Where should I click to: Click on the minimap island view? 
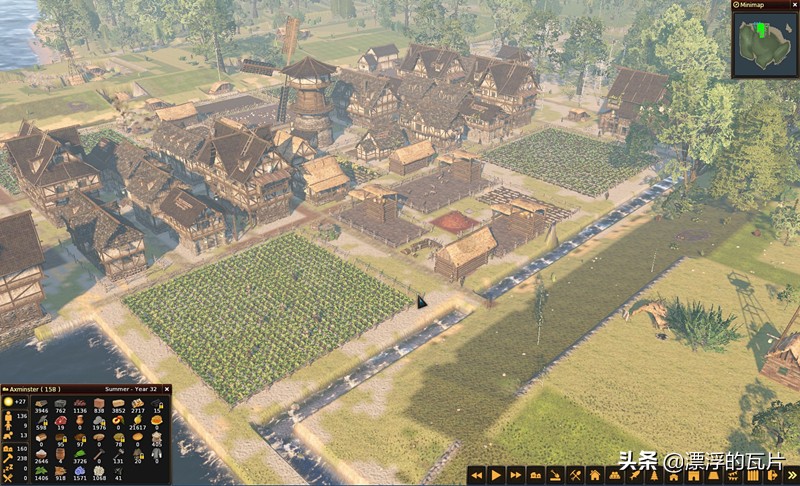[765, 43]
